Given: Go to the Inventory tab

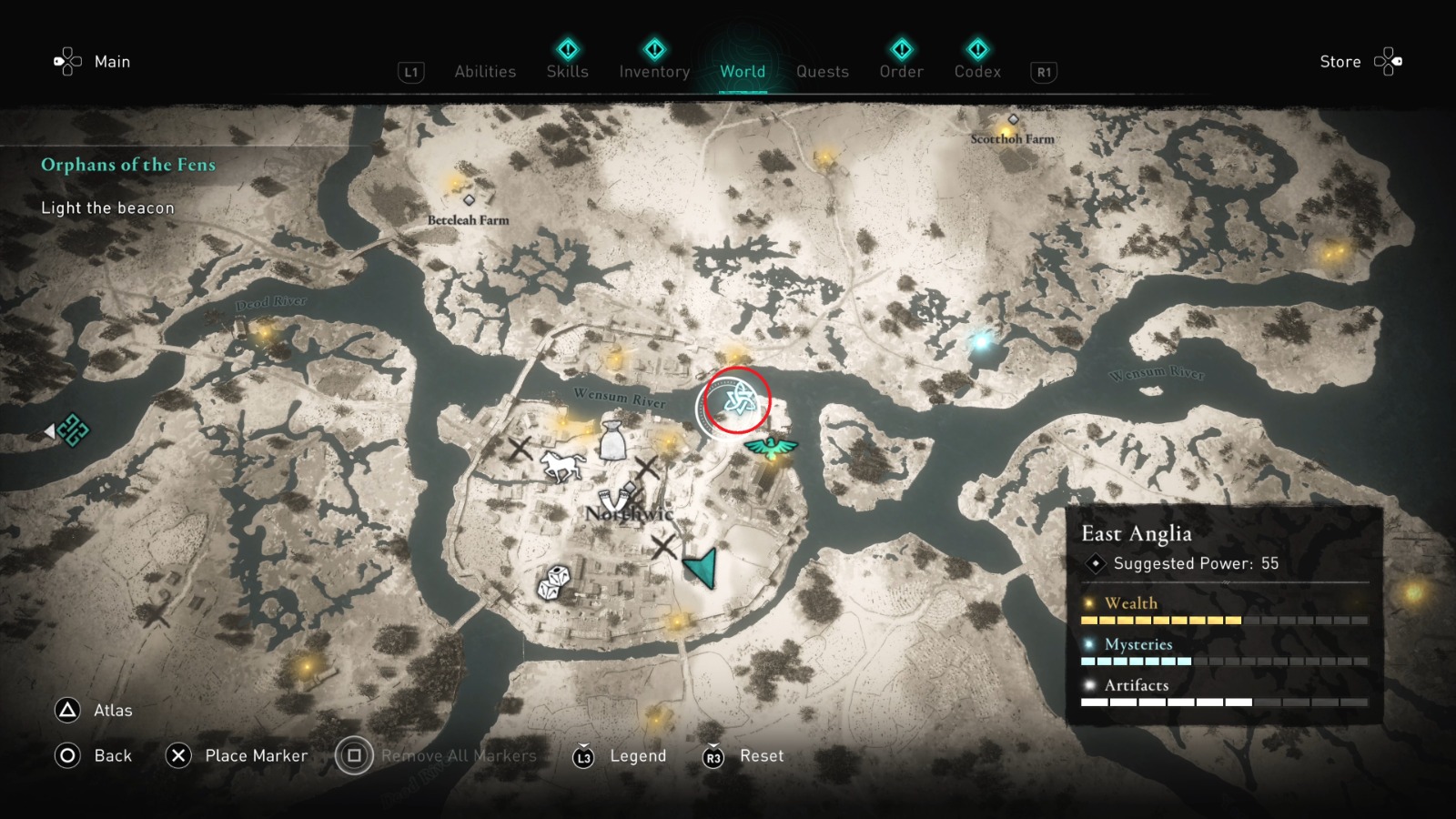Looking at the screenshot, I should click(654, 71).
